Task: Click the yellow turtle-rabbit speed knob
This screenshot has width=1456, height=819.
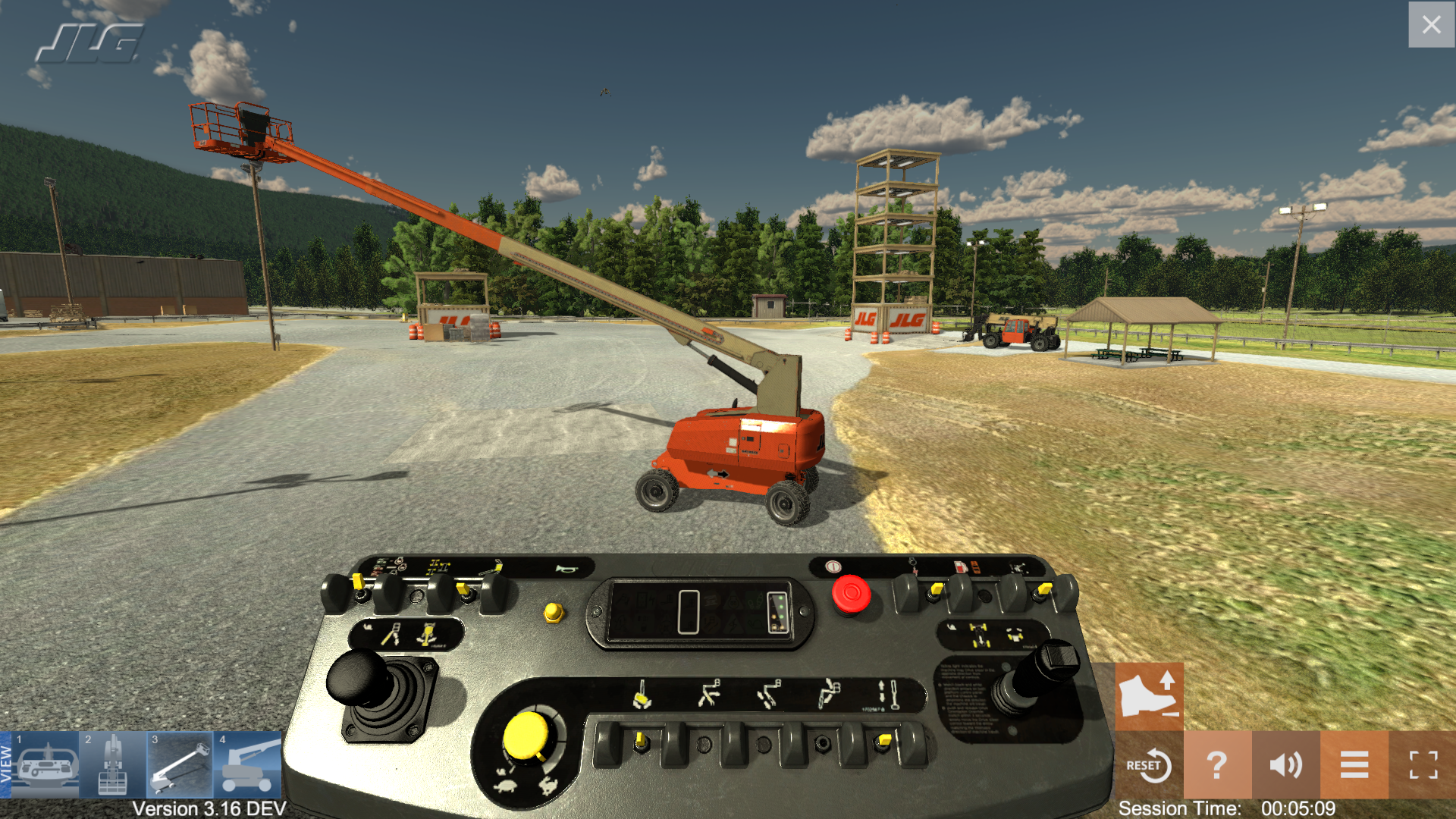Action: [526, 736]
